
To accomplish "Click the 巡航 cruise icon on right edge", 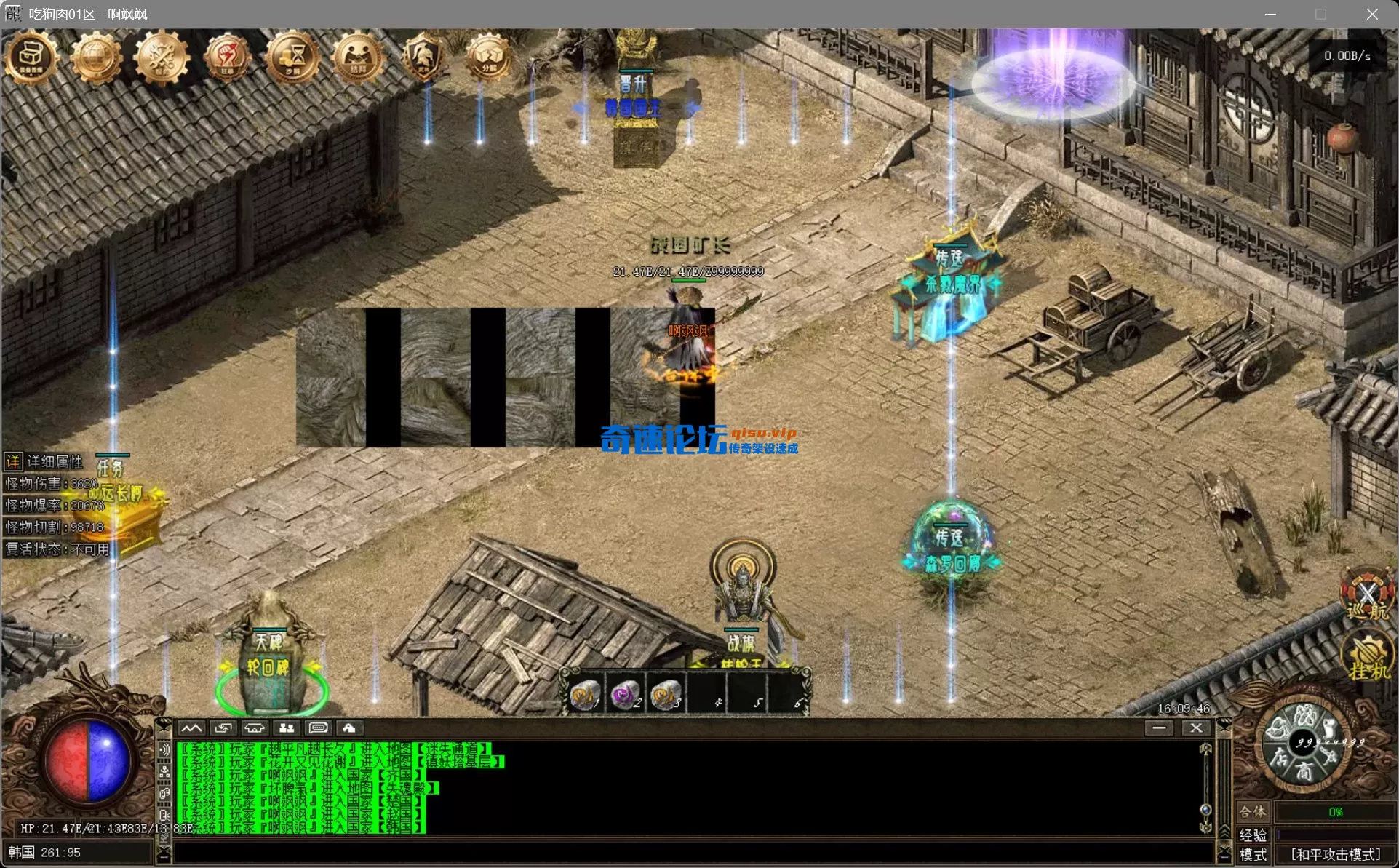I will click(x=1367, y=595).
